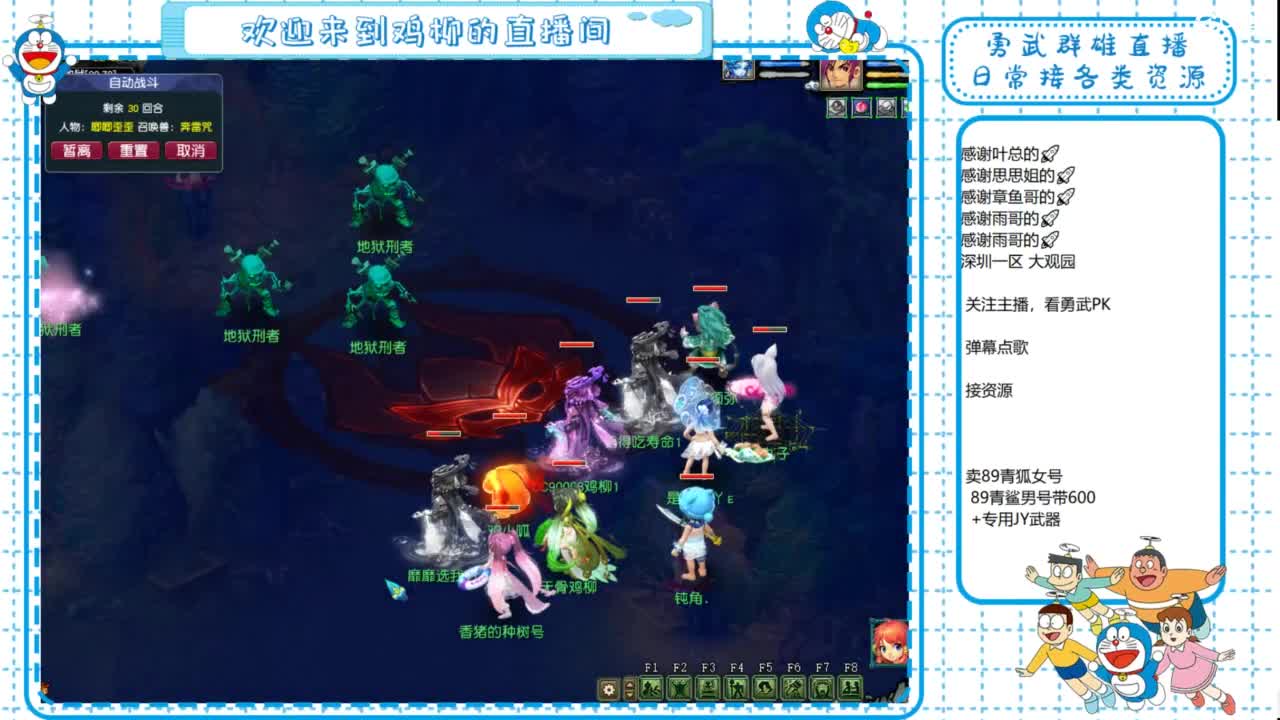Select the gray orb item icon under portrait

coord(836,106)
